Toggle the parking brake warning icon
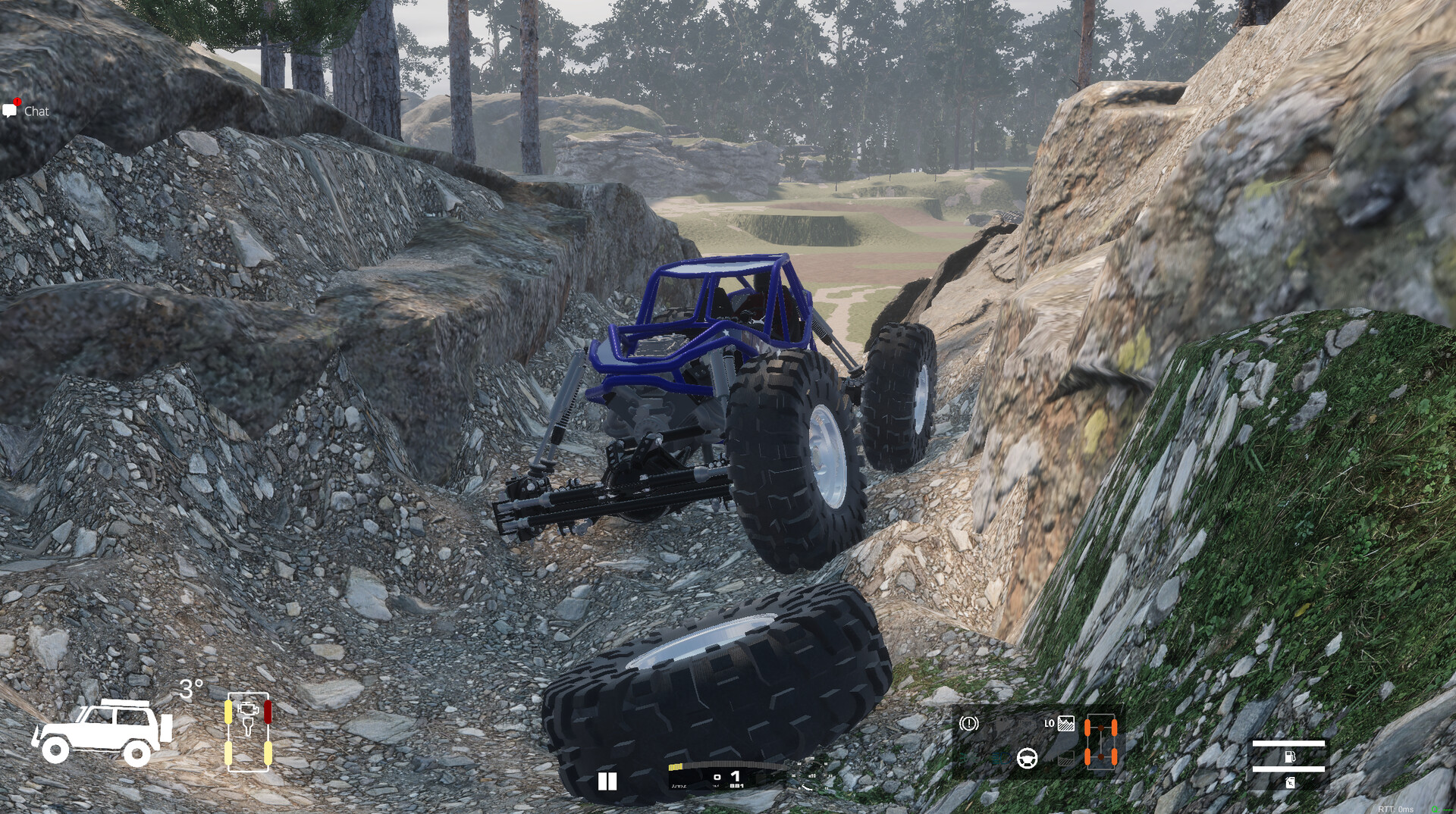The height and width of the screenshot is (814, 1456). 968,724
